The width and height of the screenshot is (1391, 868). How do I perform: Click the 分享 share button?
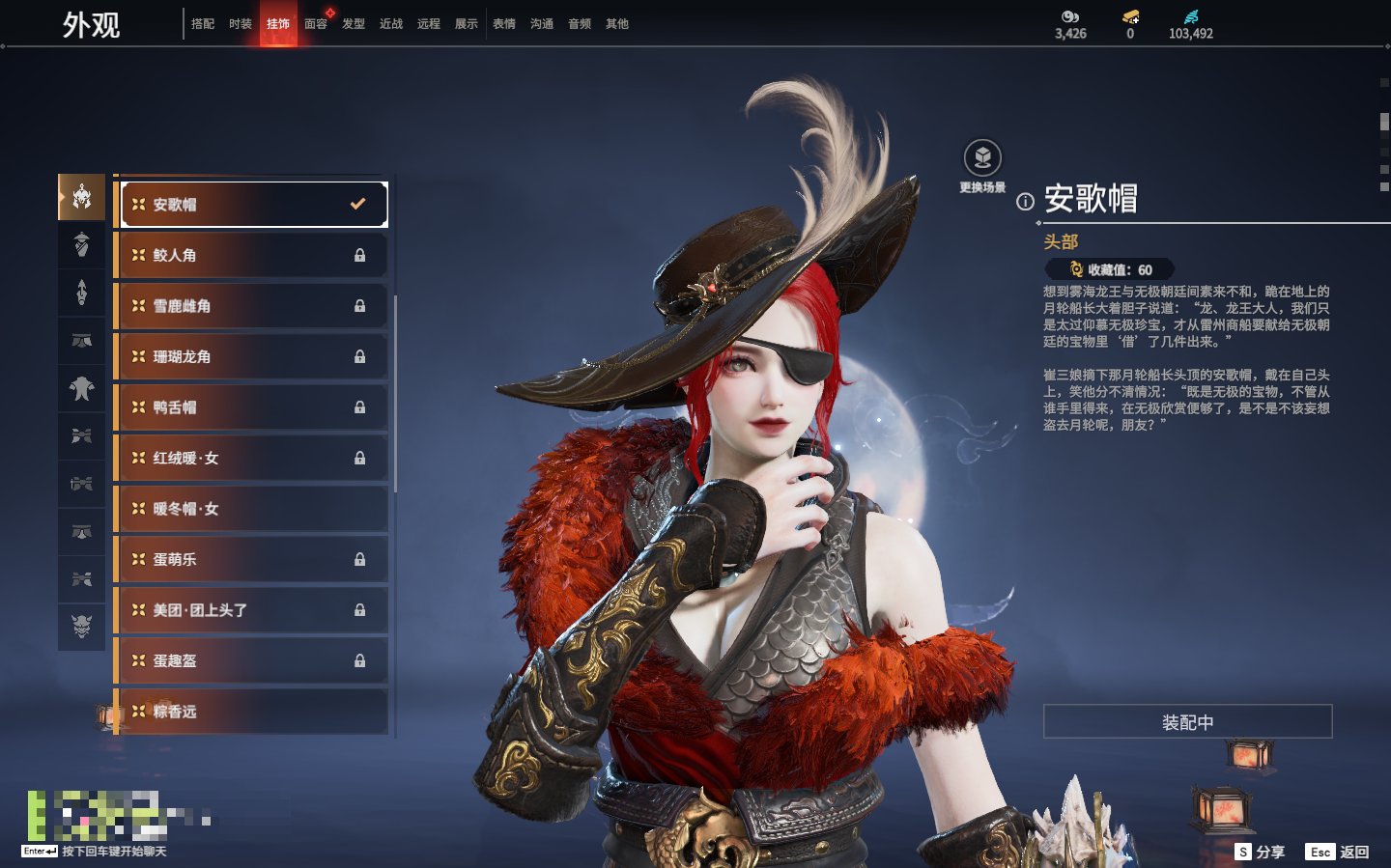click(x=1261, y=852)
